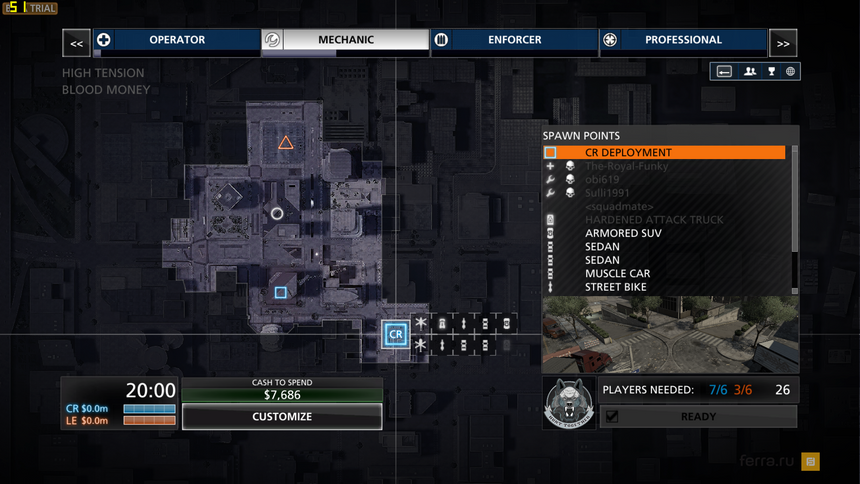The width and height of the screenshot is (860, 484).
Task: Pick the Professional class tab
Action: 683,40
